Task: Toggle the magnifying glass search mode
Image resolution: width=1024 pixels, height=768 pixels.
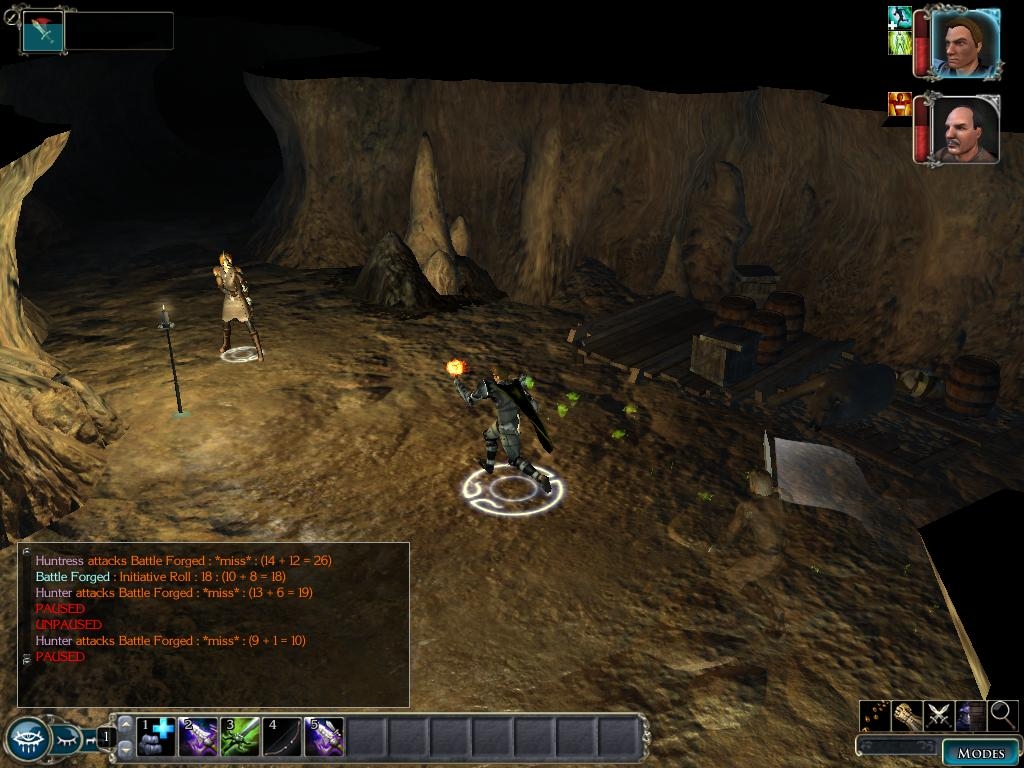Action: tap(1003, 715)
